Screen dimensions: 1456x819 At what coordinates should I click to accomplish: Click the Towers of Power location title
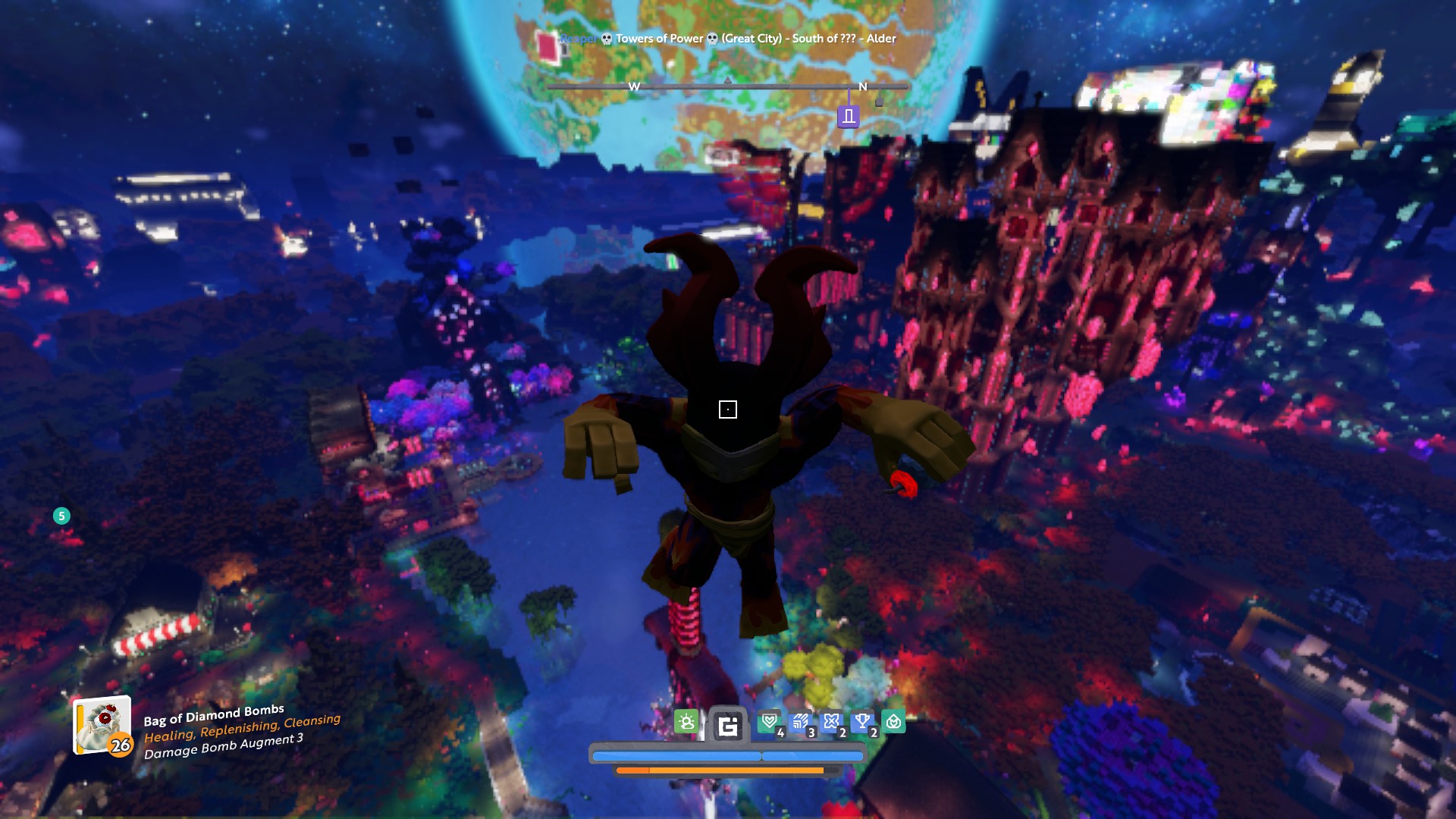click(658, 39)
